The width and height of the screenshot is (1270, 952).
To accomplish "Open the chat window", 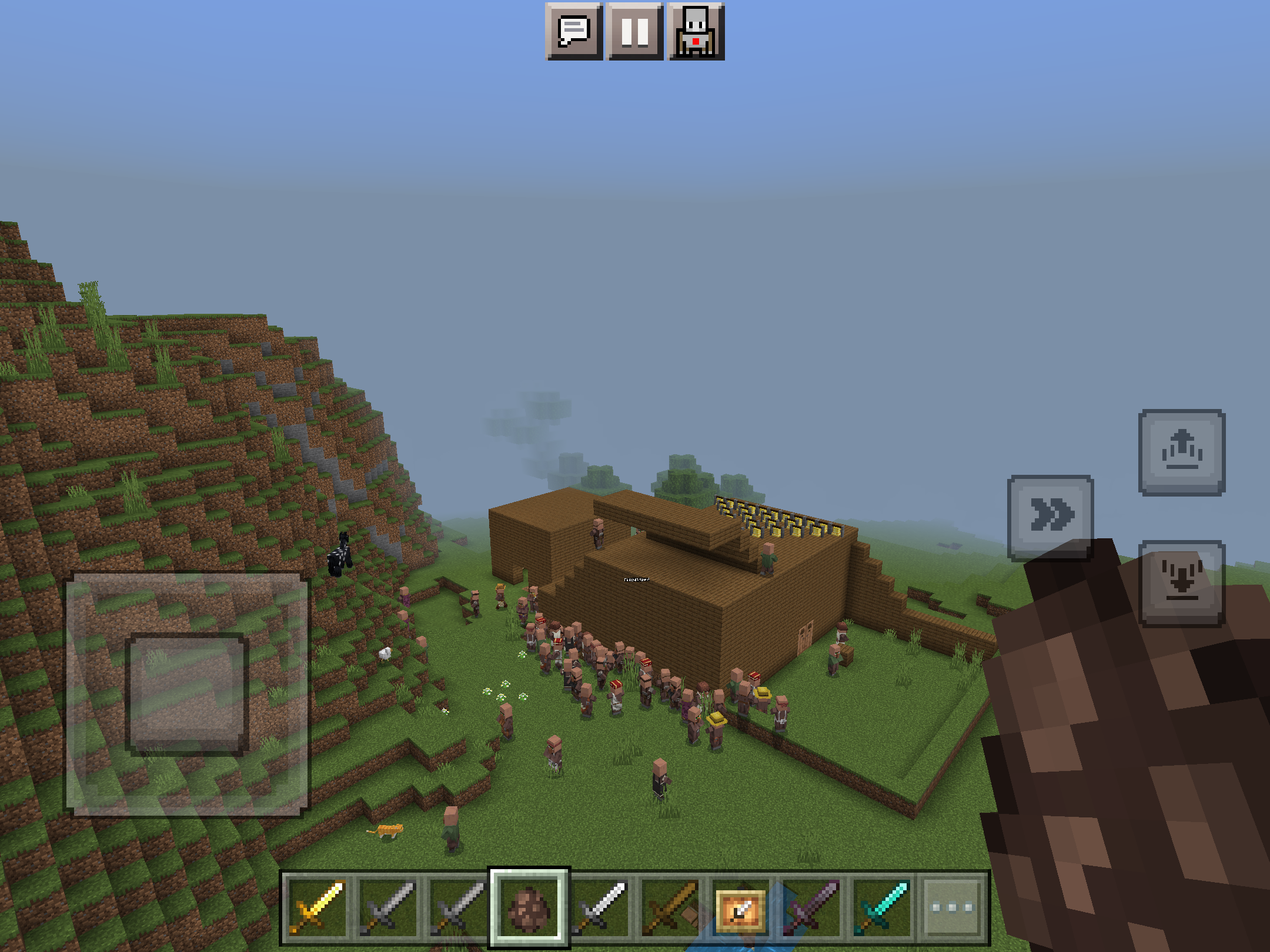I will (x=574, y=31).
